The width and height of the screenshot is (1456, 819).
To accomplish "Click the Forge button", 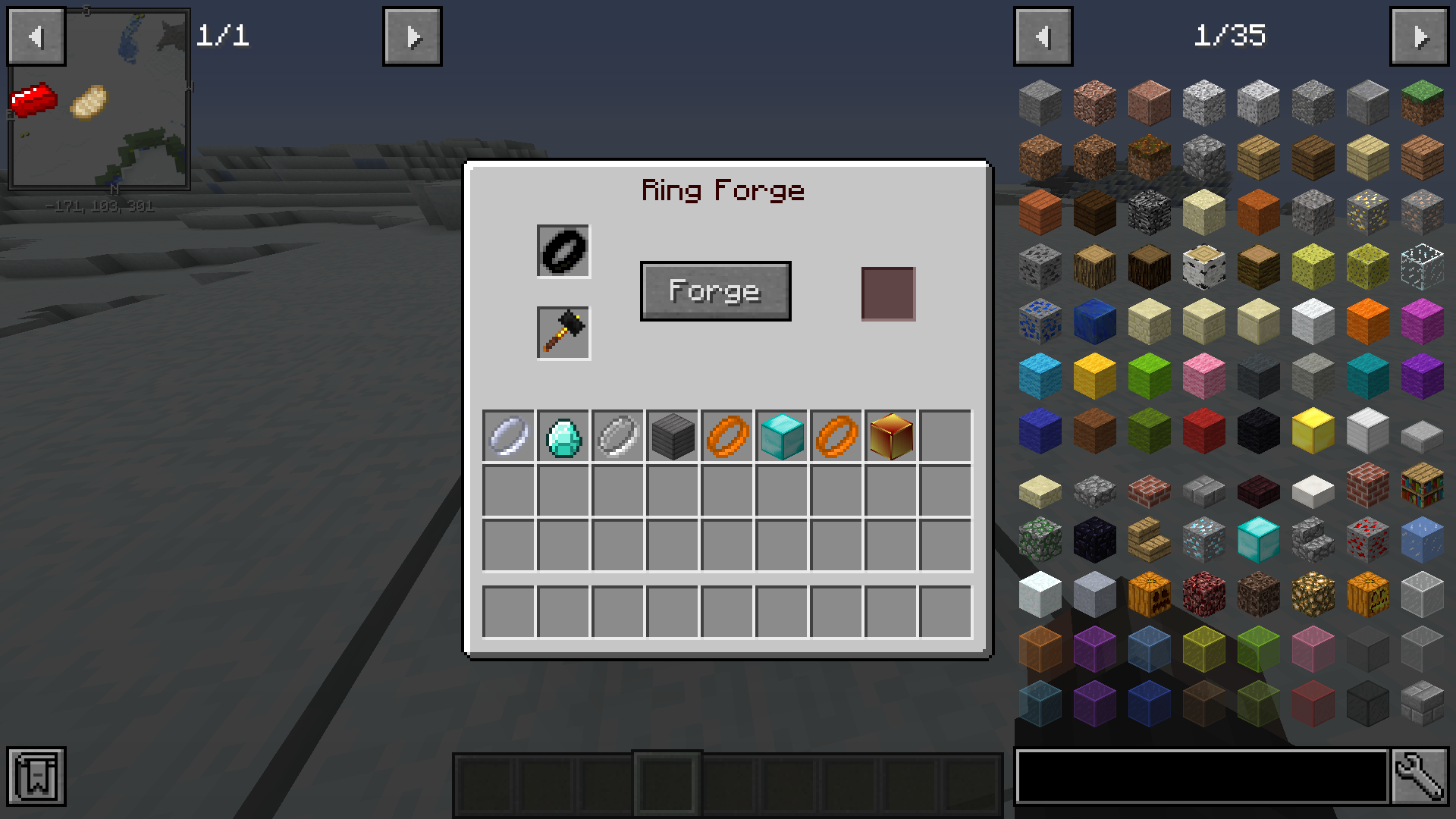I will tap(715, 290).
